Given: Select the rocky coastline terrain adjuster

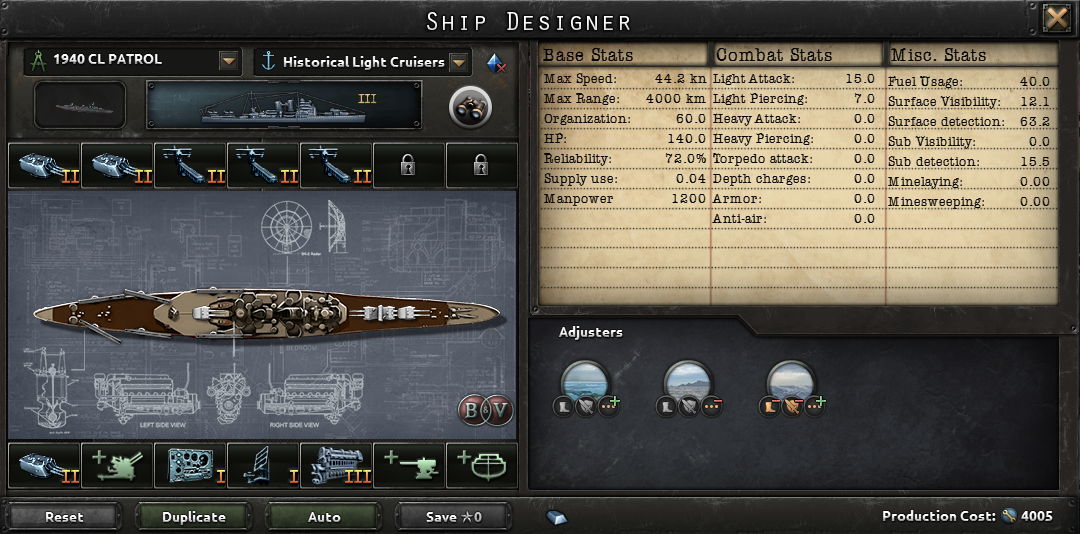Looking at the screenshot, I should tap(689, 384).
